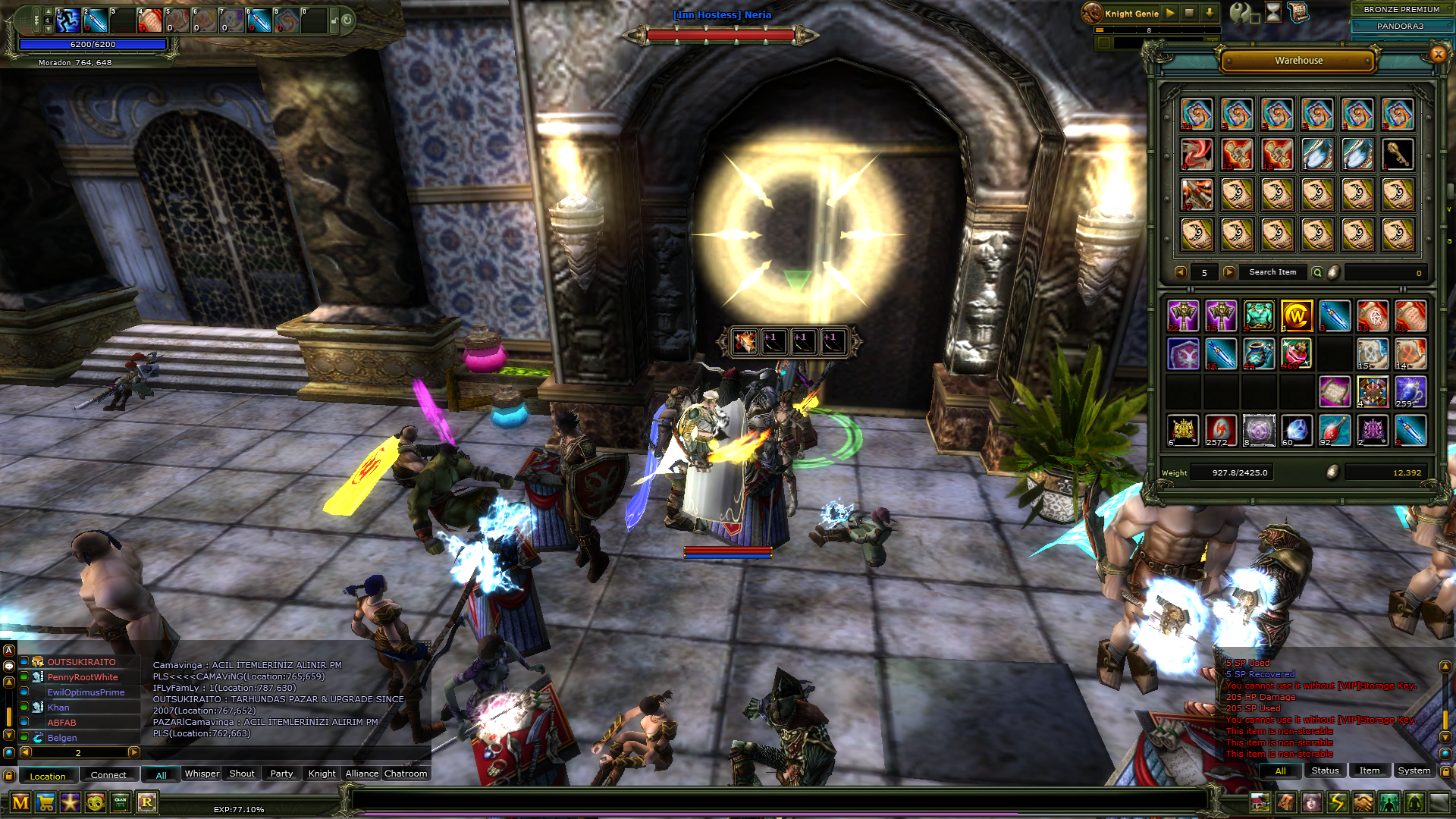
Task: Start the Knight Genie with the play button
Action: (x=1169, y=13)
